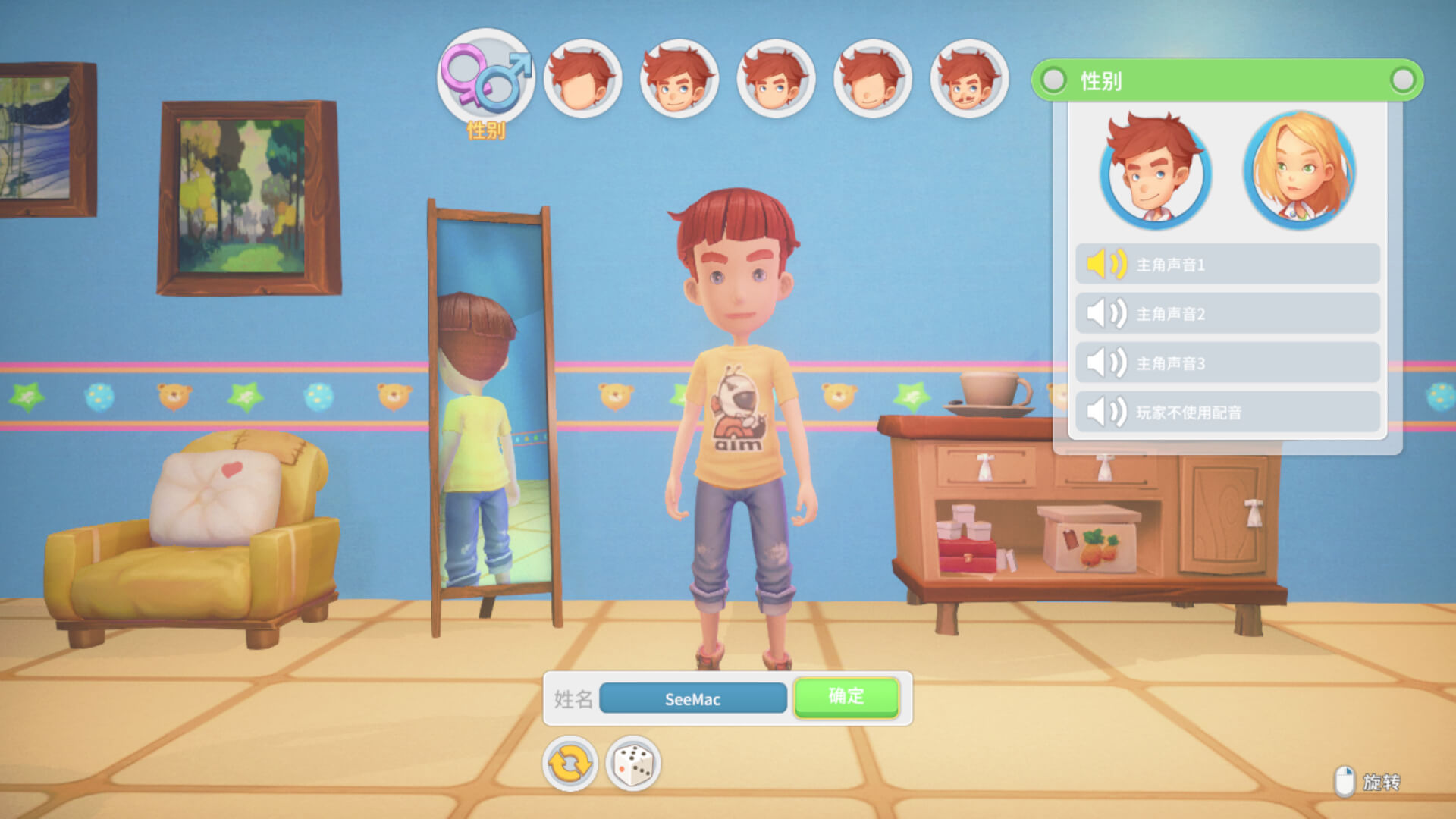Open the eyes-only head tab
The width and height of the screenshot is (1456, 819).
776,79
